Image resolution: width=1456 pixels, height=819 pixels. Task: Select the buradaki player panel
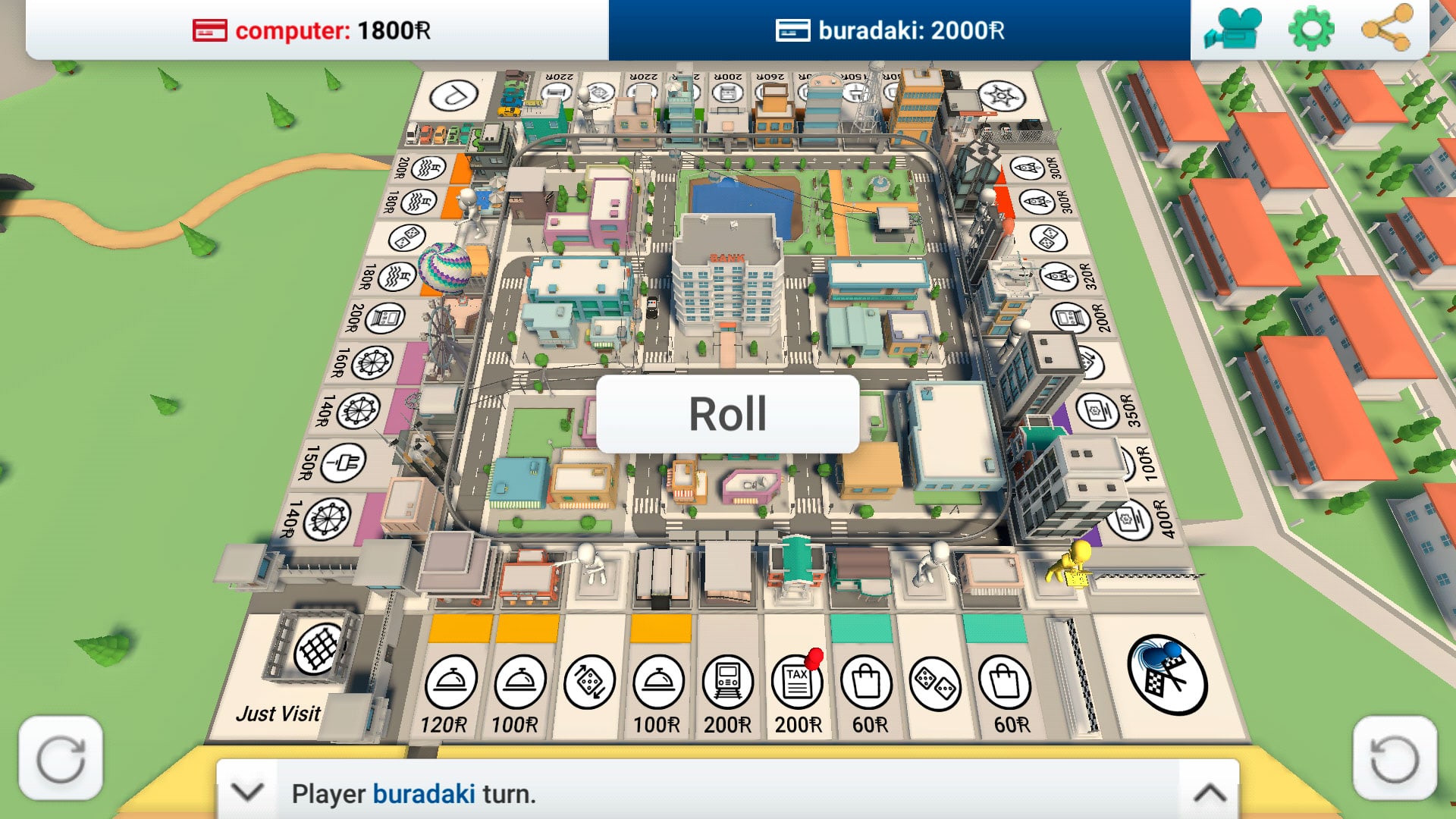coord(899,30)
